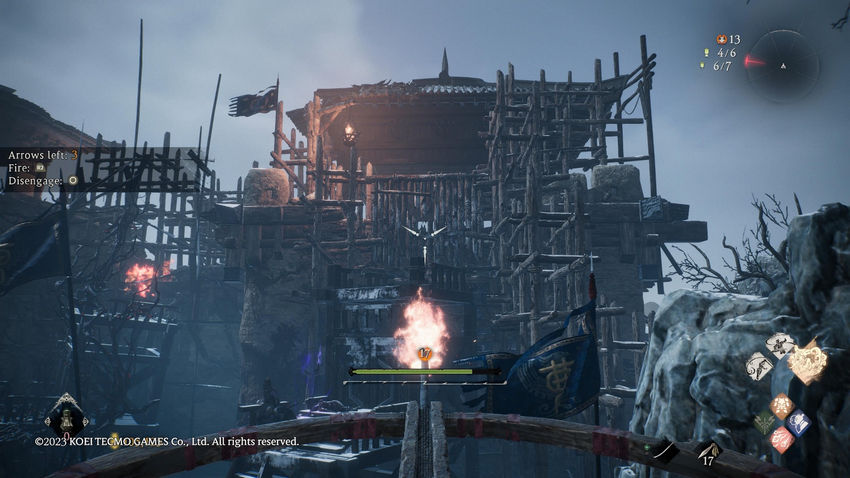Viewport: 850px width, 478px height.
Task: Cast the blue diamond wizardry spell
Action: click(x=798, y=422)
